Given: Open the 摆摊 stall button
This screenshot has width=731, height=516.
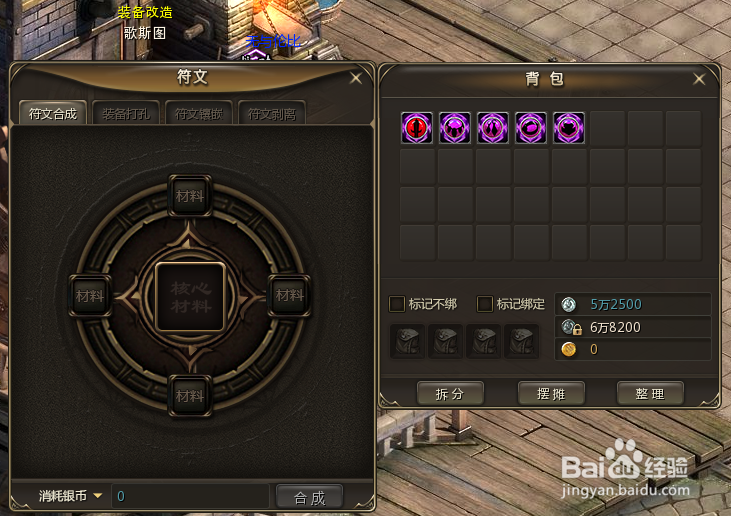Looking at the screenshot, I should (x=551, y=394).
